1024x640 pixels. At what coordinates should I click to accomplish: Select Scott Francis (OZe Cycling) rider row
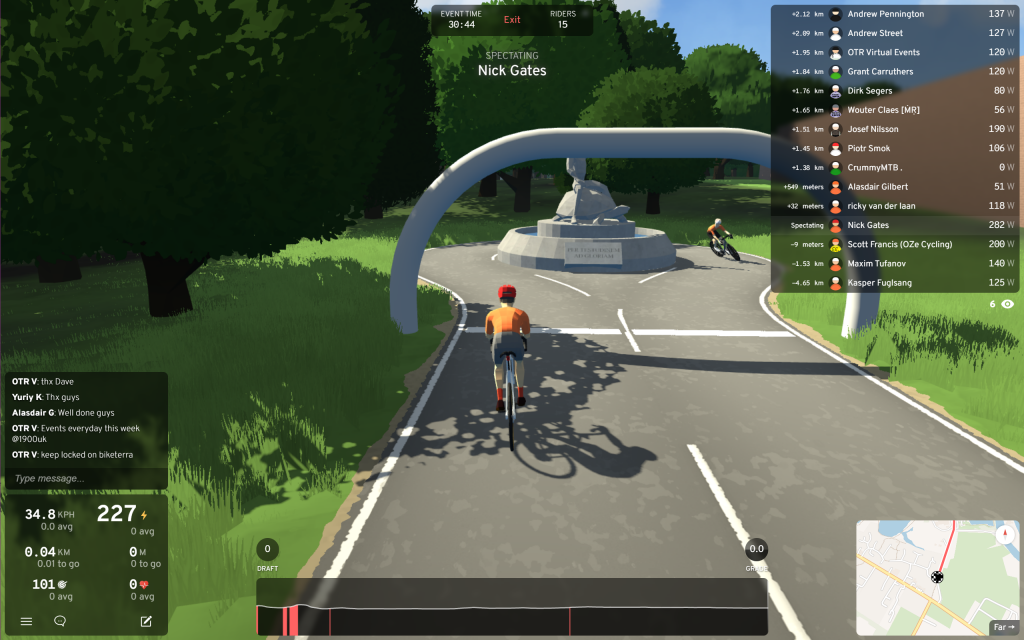point(899,245)
